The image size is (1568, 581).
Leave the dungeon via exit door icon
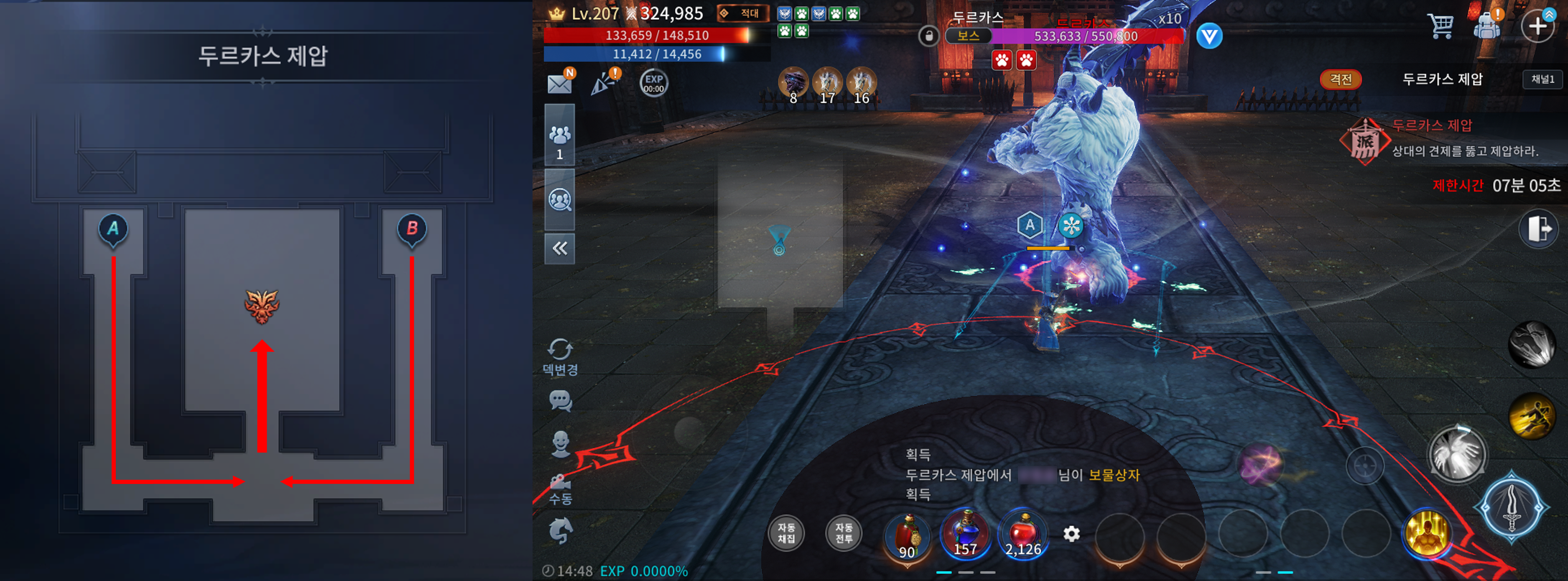(1538, 229)
